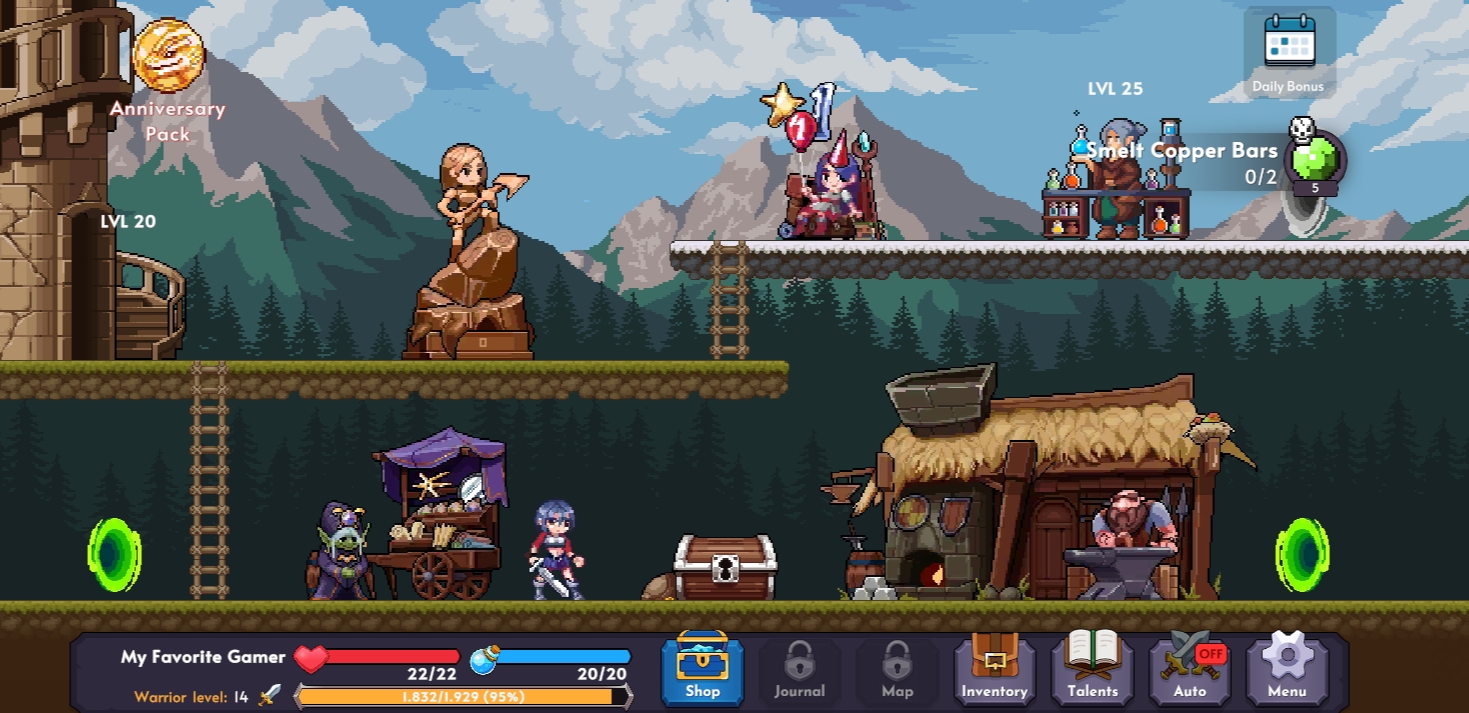The width and height of the screenshot is (1469, 713).
Task: Open the Smelt Copper Bars quest tracker
Action: [x=1182, y=163]
